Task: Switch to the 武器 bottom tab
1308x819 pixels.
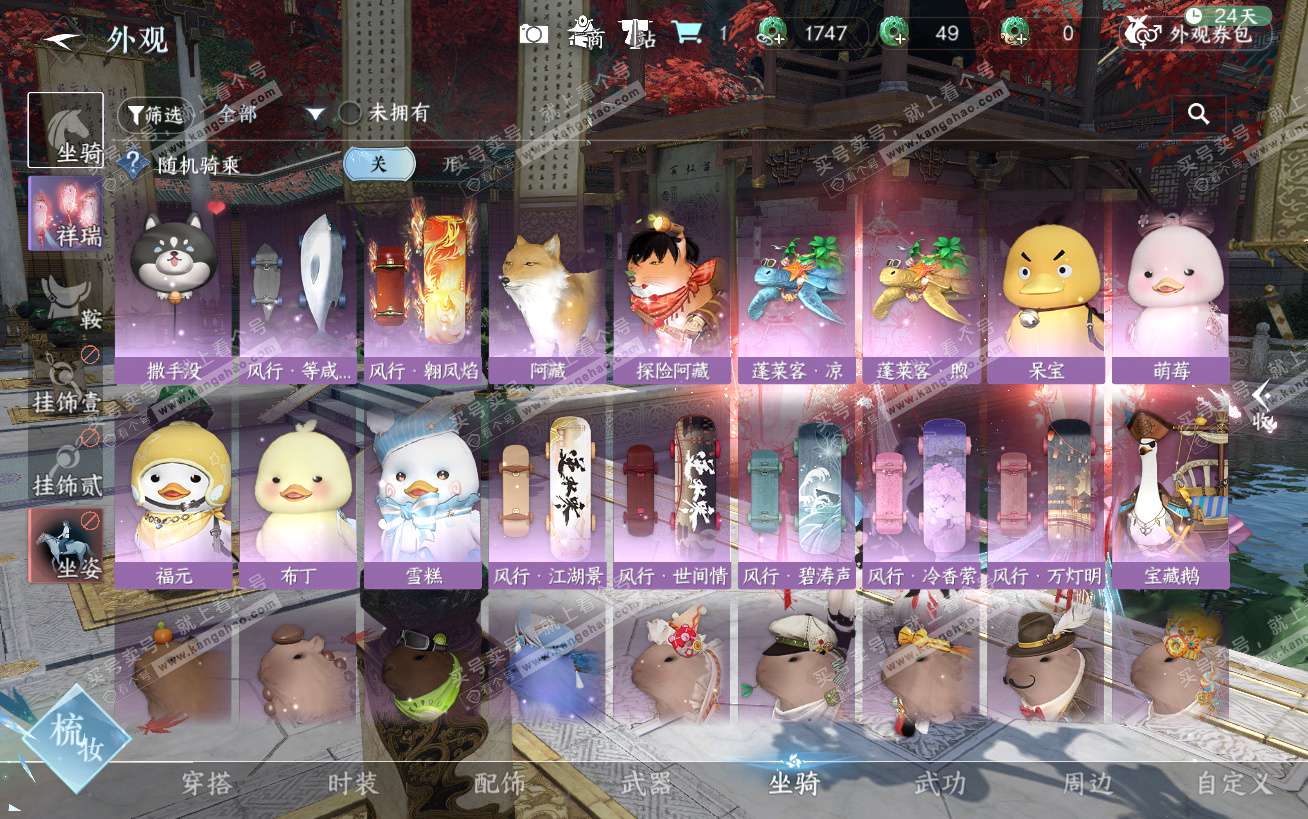Action: point(646,783)
